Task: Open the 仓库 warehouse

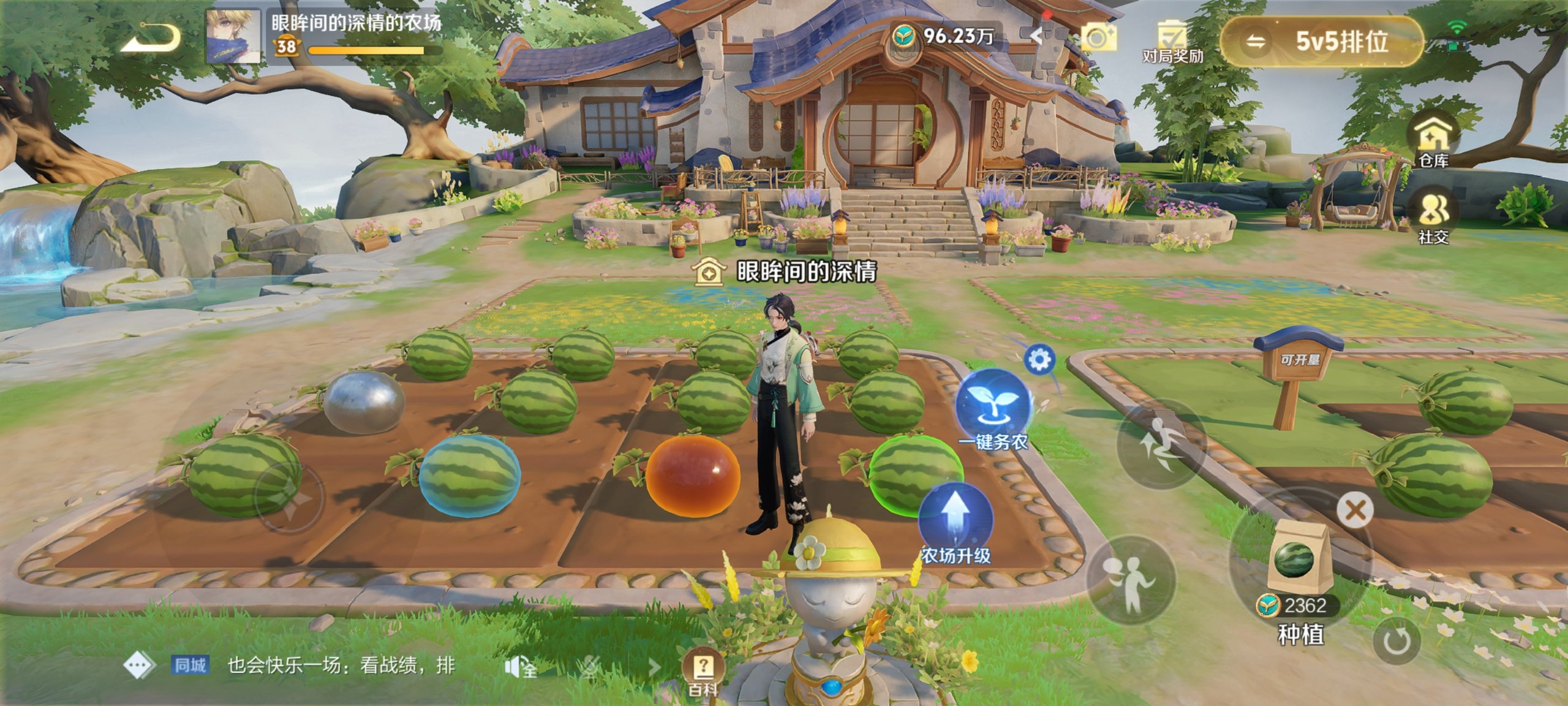Action: pyautogui.click(x=1433, y=141)
